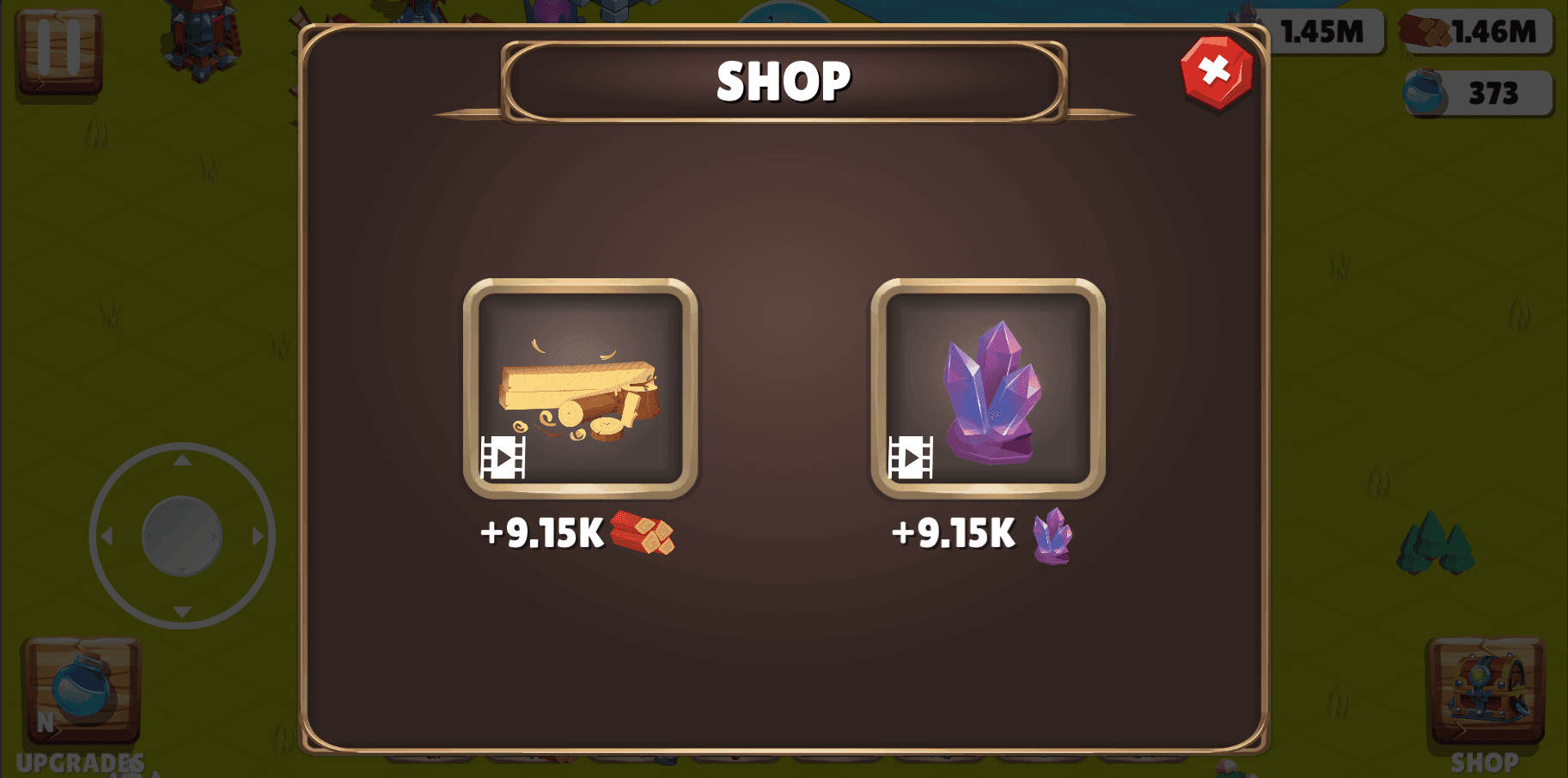The image size is (1568, 778).
Task: Click the crystal icon next to +9.15K
Action: click(1050, 538)
